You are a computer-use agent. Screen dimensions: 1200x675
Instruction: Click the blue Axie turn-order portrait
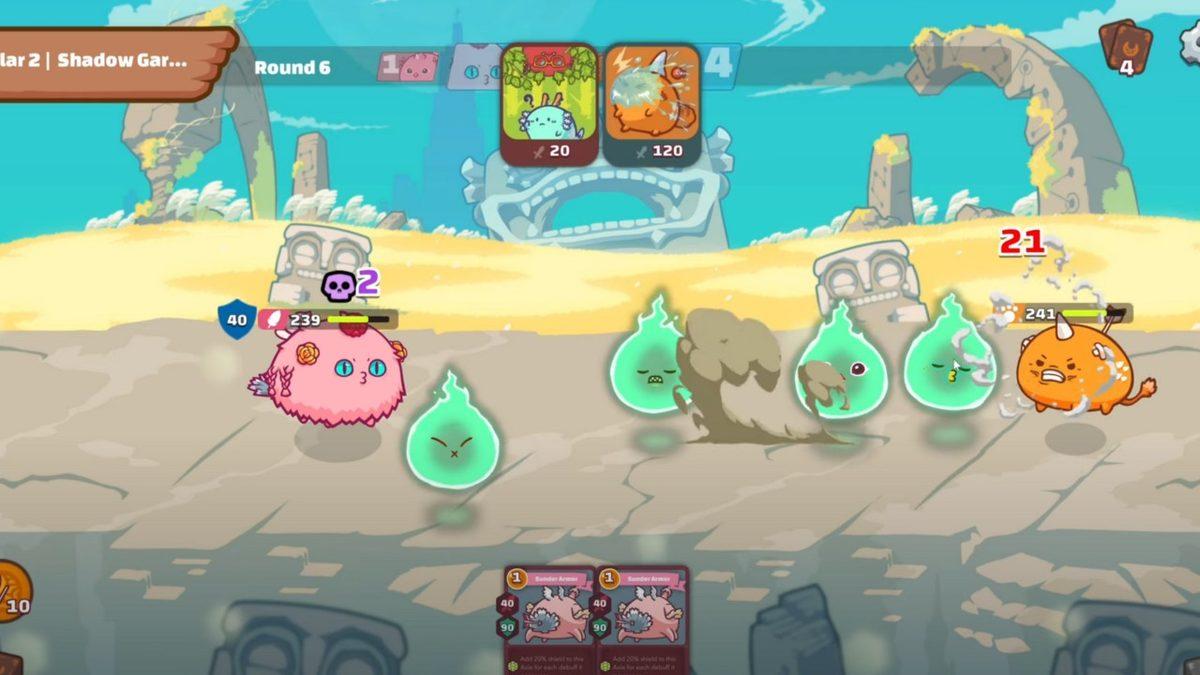pyautogui.click(x=473, y=67)
